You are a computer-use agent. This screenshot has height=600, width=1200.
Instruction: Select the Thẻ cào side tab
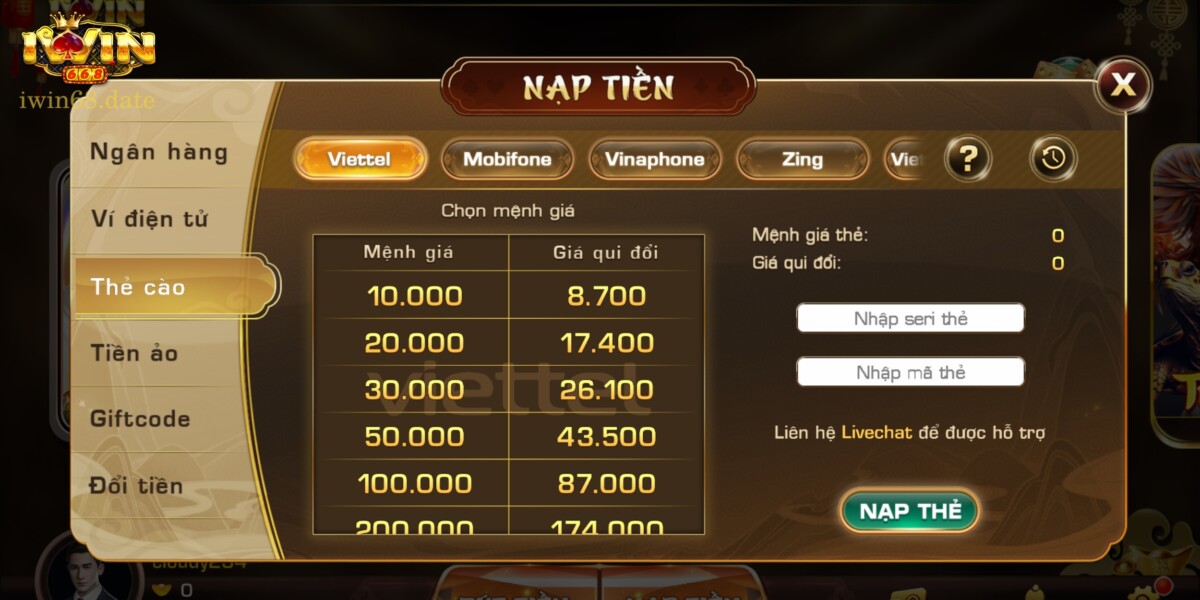tap(140, 287)
